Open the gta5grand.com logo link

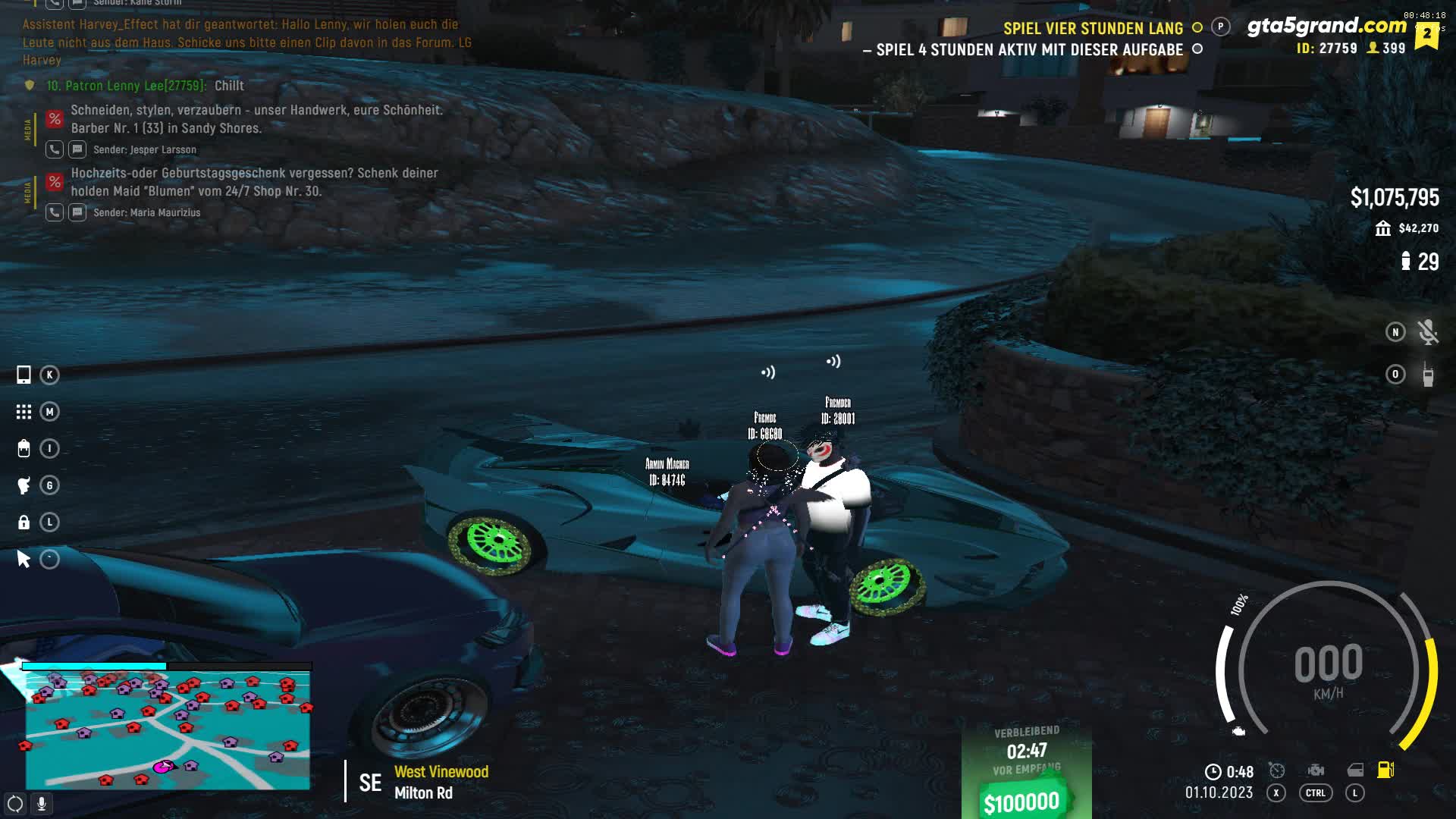[1326, 26]
